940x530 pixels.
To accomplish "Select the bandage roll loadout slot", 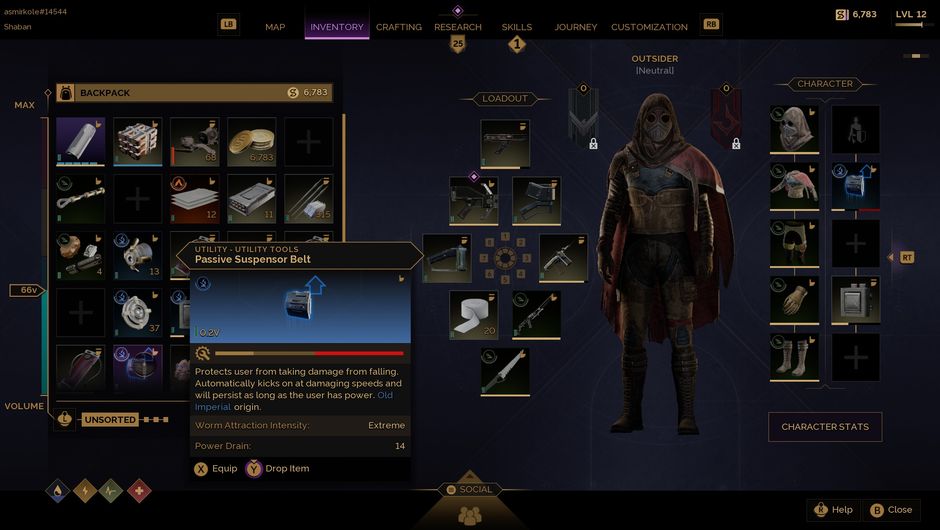I will point(473,314).
